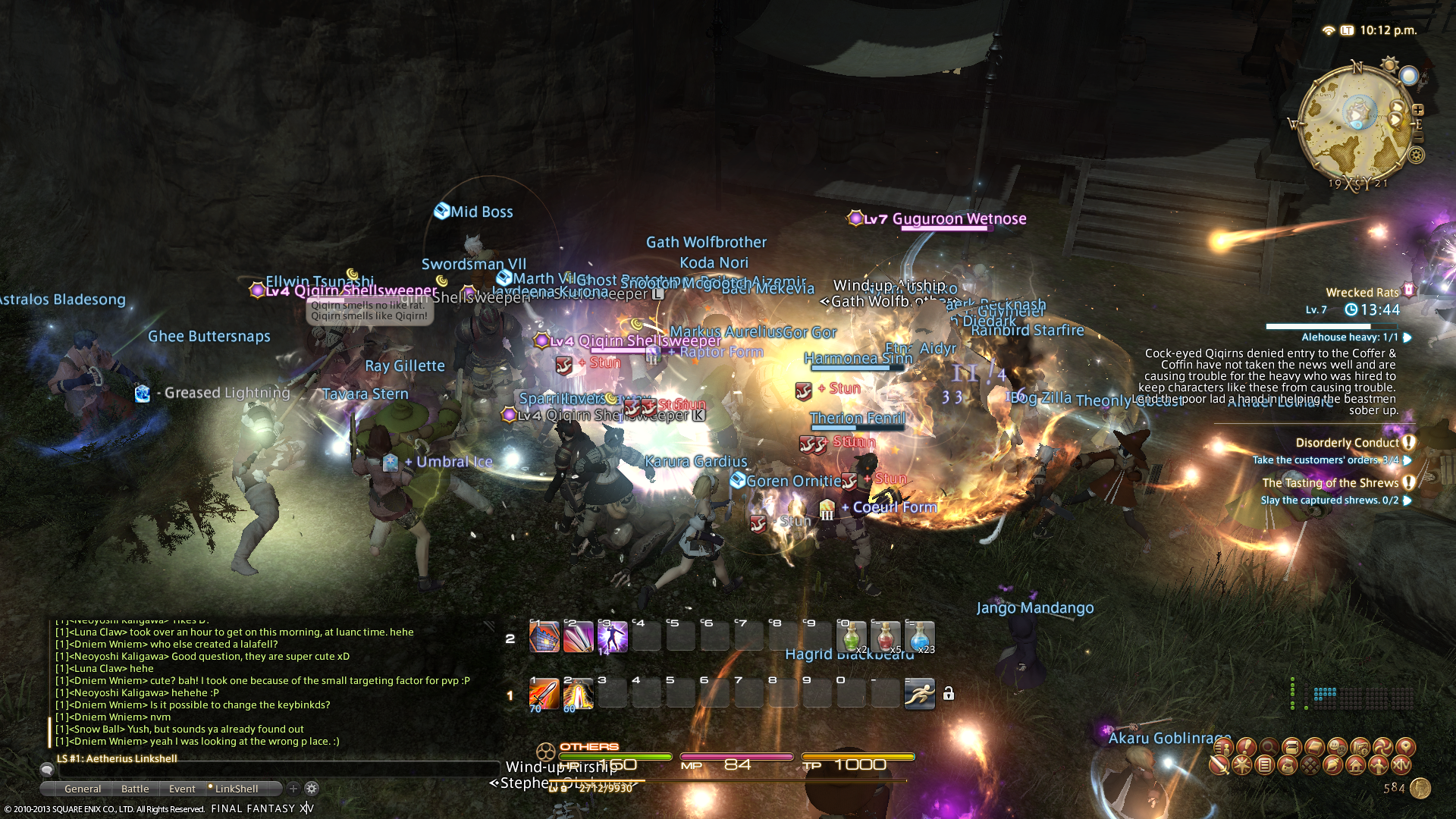Use the blue potion with 23 remaining
The image size is (1456, 819).
tap(919, 637)
